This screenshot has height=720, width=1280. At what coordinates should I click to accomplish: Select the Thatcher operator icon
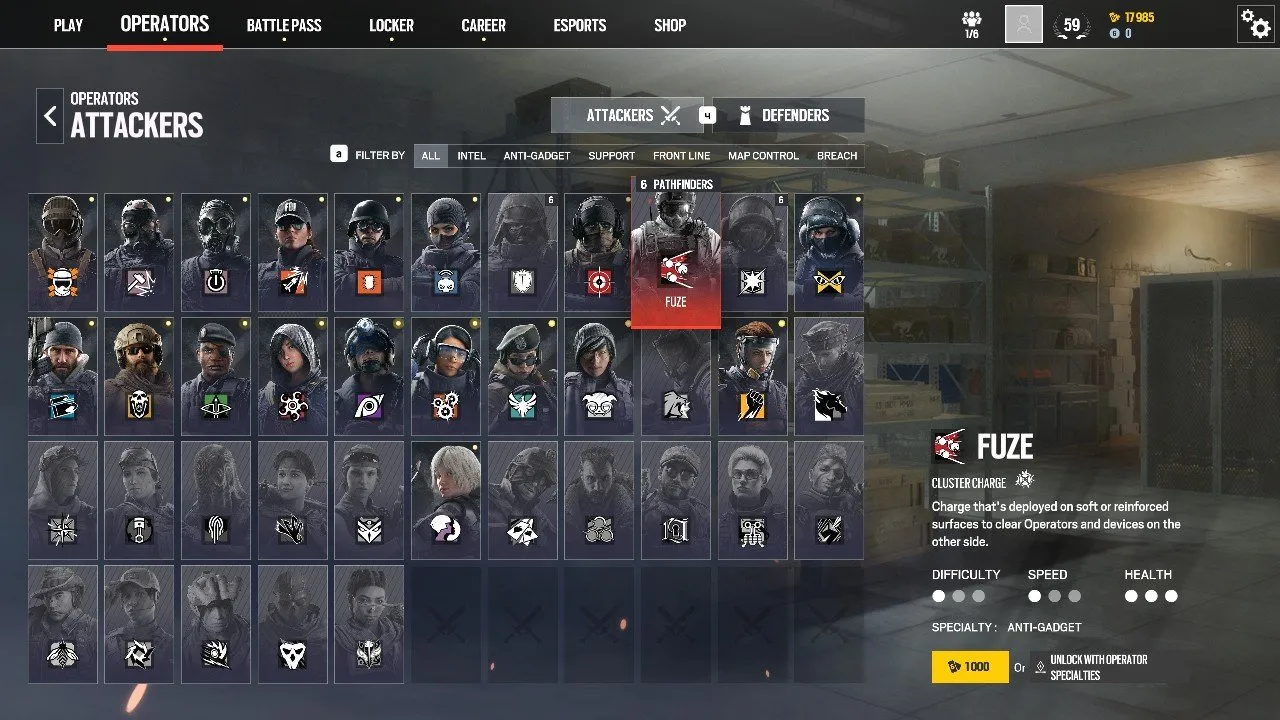(216, 251)
